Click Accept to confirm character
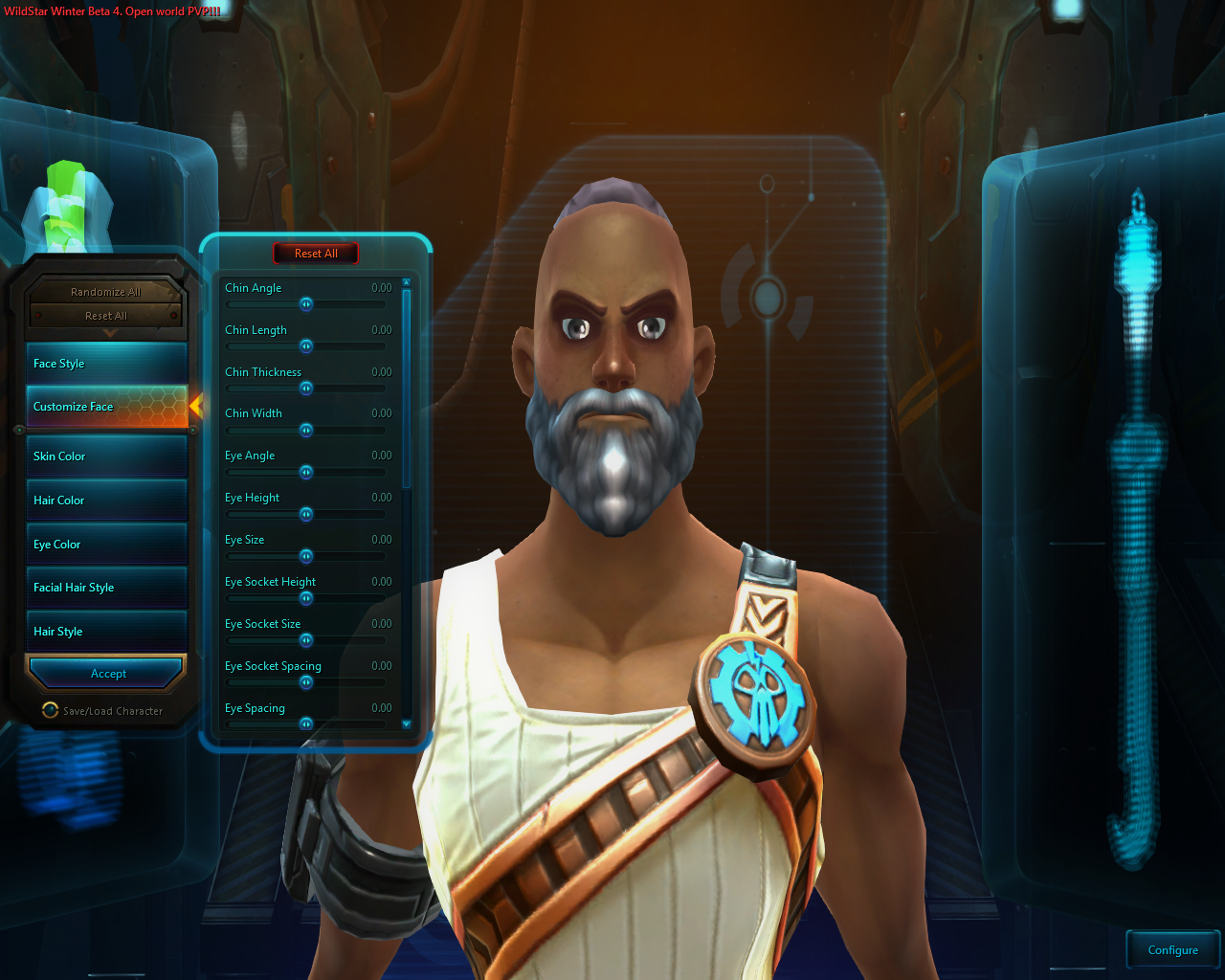 [105, 673]
